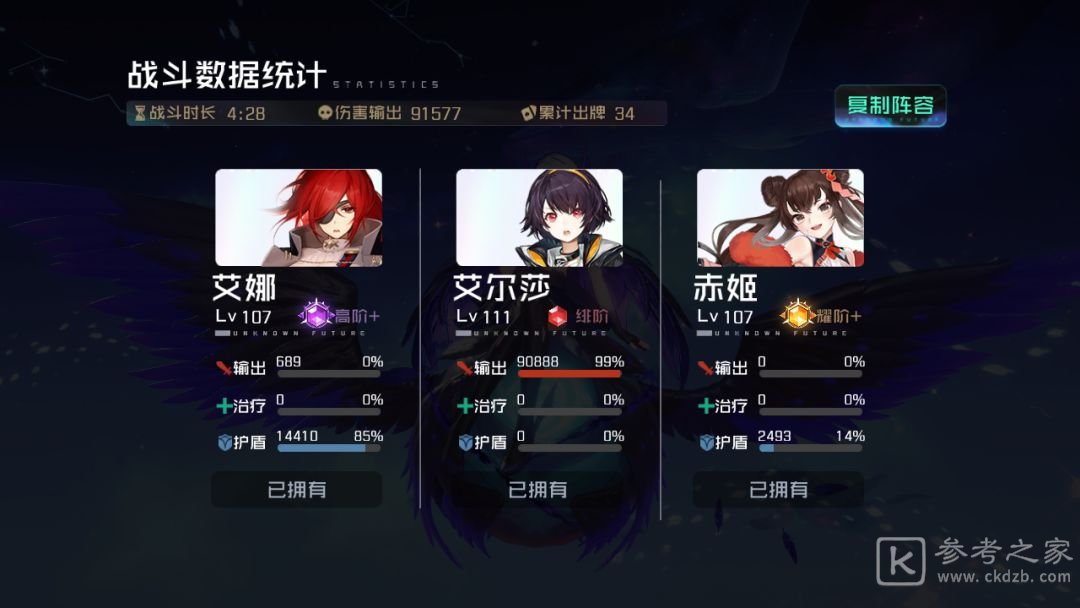Click the 已拥有 button under 艾娜
Viewport: 1080px width, 608px height.
(297, 489)
